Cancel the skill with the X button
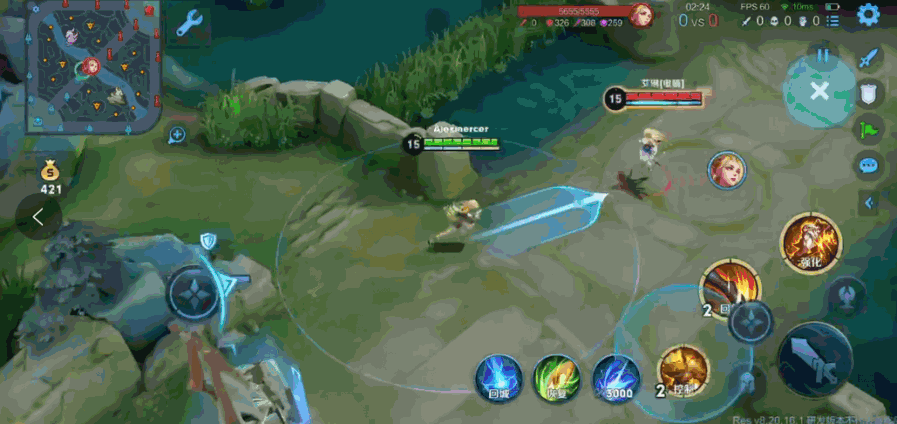 [820, 91]
